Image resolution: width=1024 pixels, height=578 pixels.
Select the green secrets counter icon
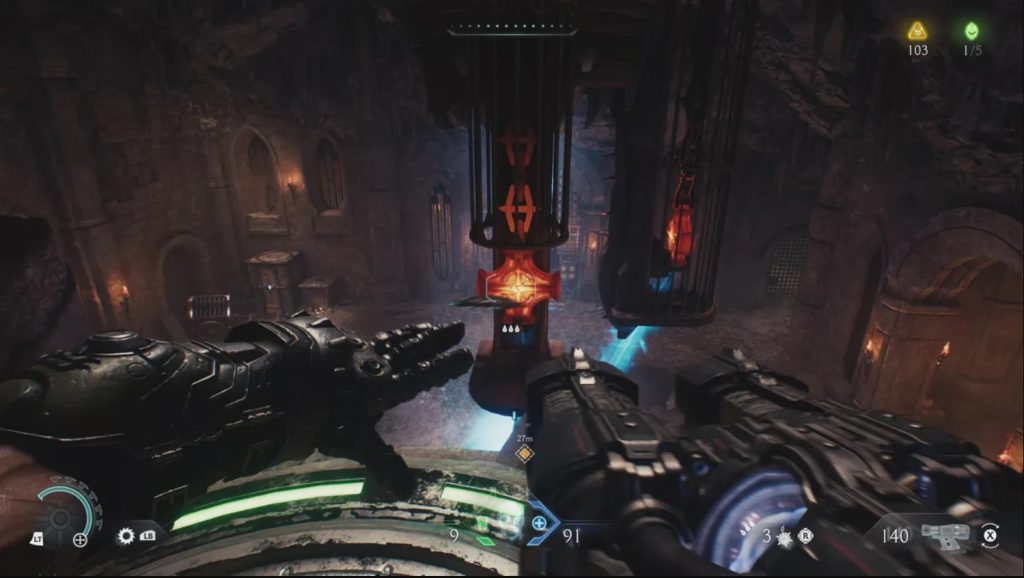[x=969, y=31]
